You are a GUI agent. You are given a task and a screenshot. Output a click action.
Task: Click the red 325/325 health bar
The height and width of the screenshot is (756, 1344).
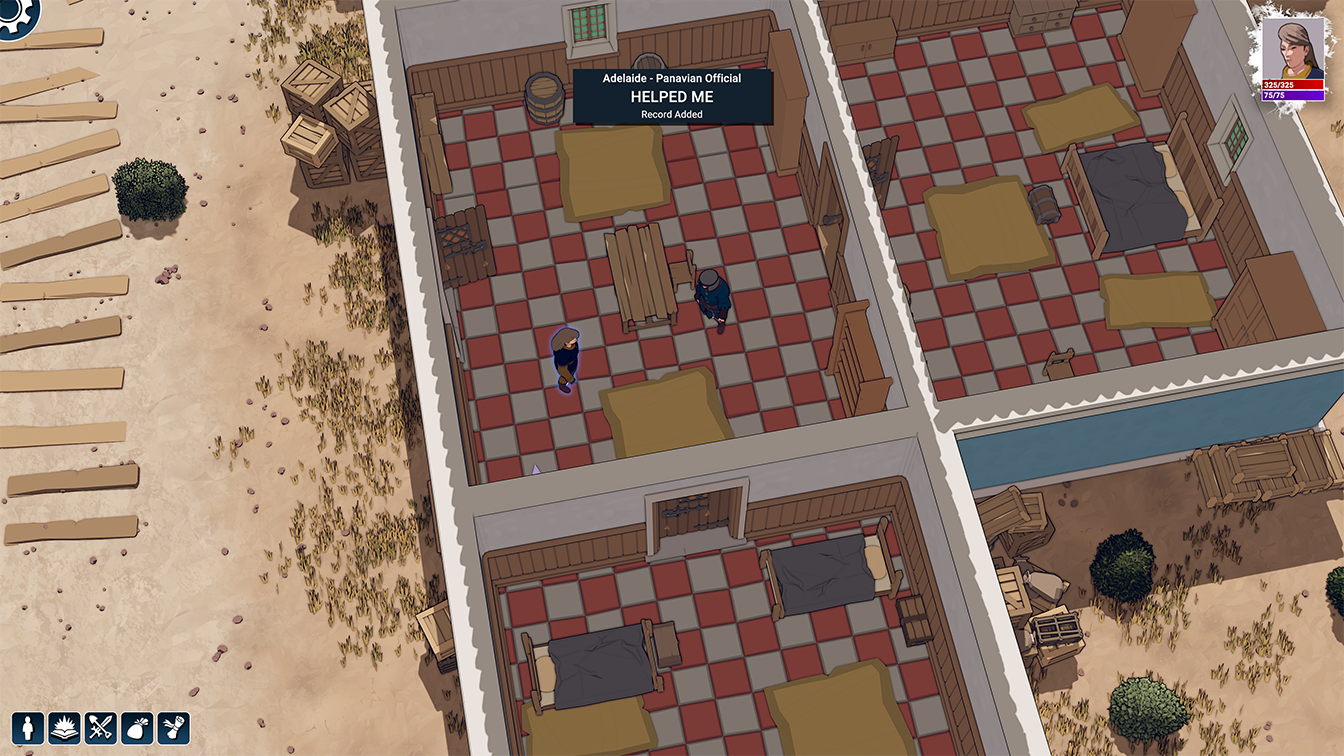1293,85
